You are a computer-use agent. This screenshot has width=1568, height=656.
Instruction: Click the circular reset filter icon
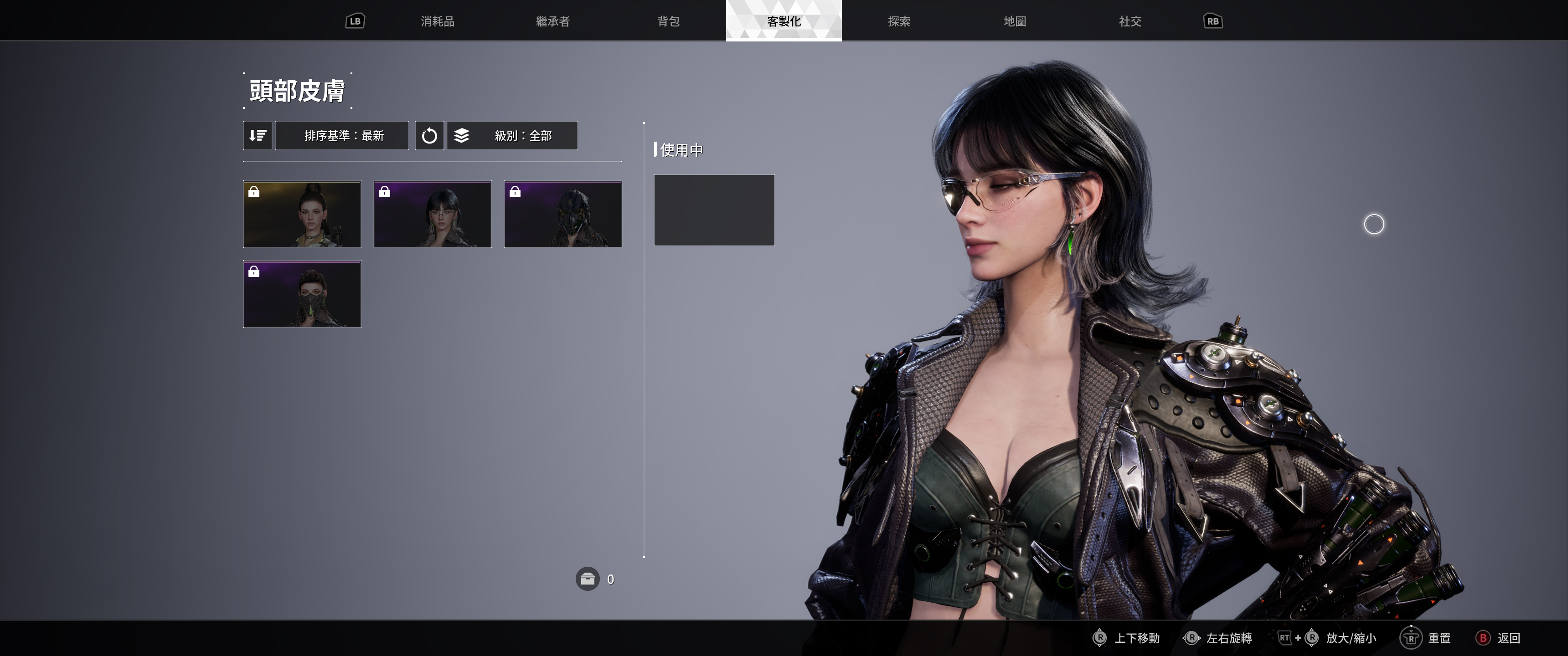(x=429, y=135)
